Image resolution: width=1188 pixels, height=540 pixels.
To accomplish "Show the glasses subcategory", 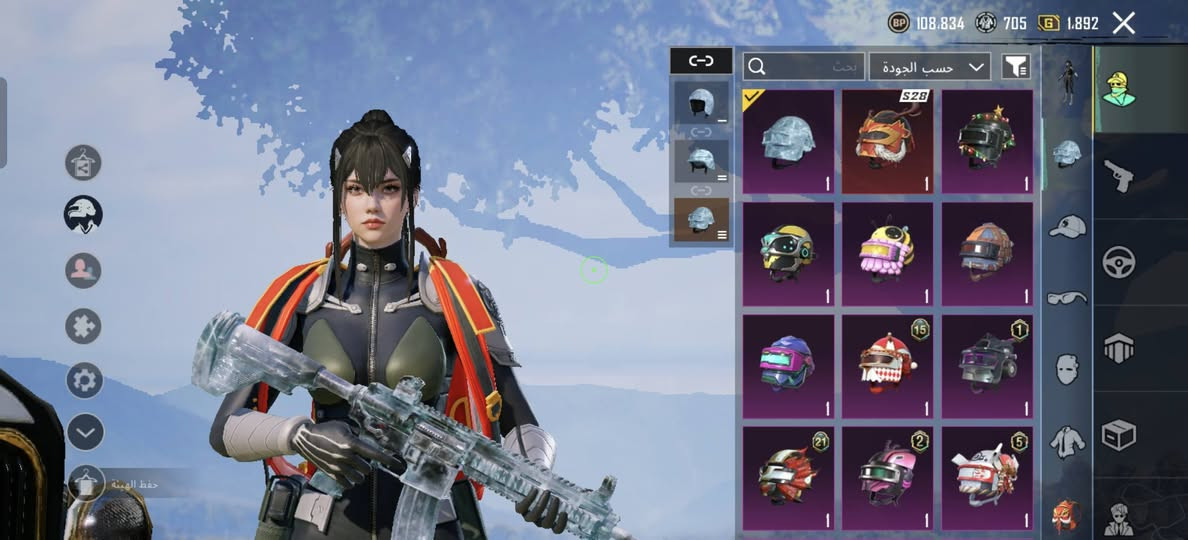I will pyautogui.click(x=1067, y=297).
